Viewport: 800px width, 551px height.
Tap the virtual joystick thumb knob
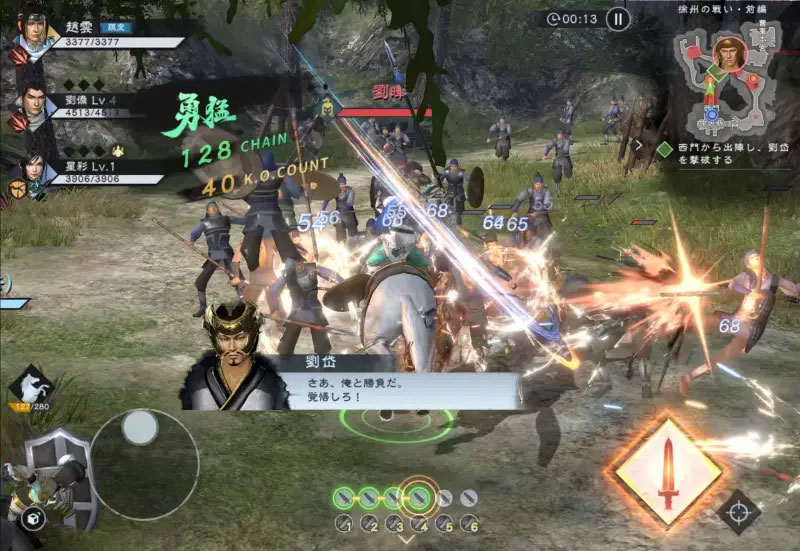(139, 428)
